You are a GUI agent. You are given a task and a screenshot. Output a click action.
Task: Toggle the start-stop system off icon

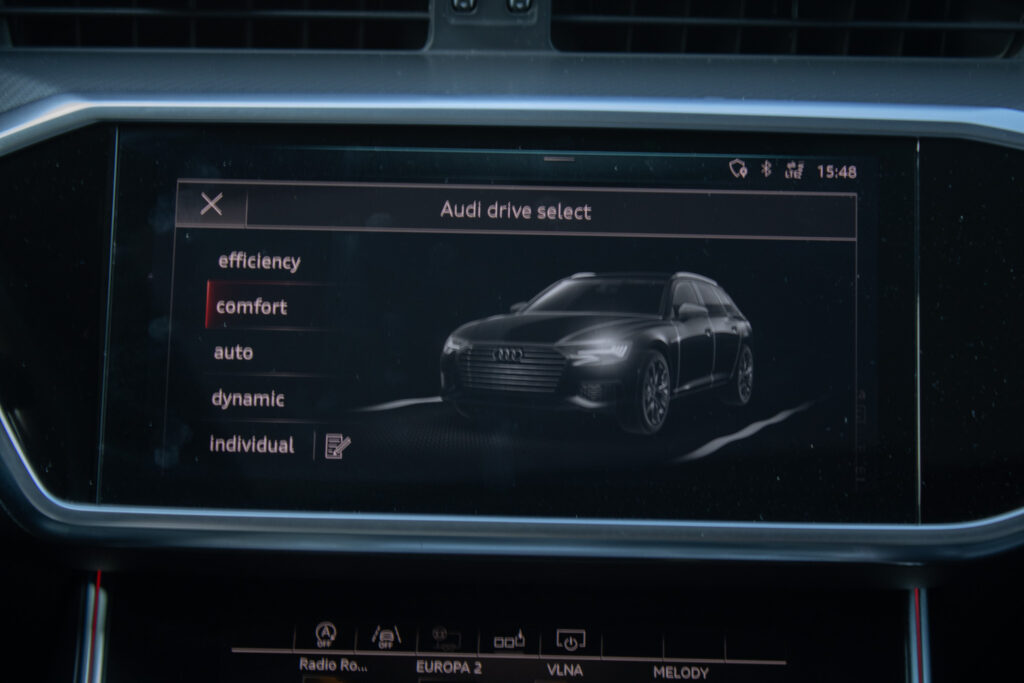pos(325,635)
